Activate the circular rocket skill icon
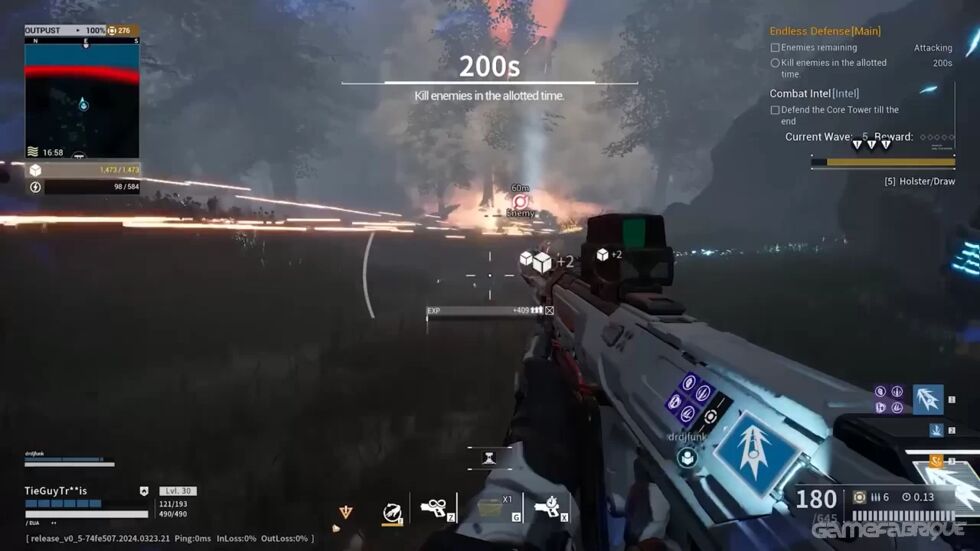 (392, 513)
